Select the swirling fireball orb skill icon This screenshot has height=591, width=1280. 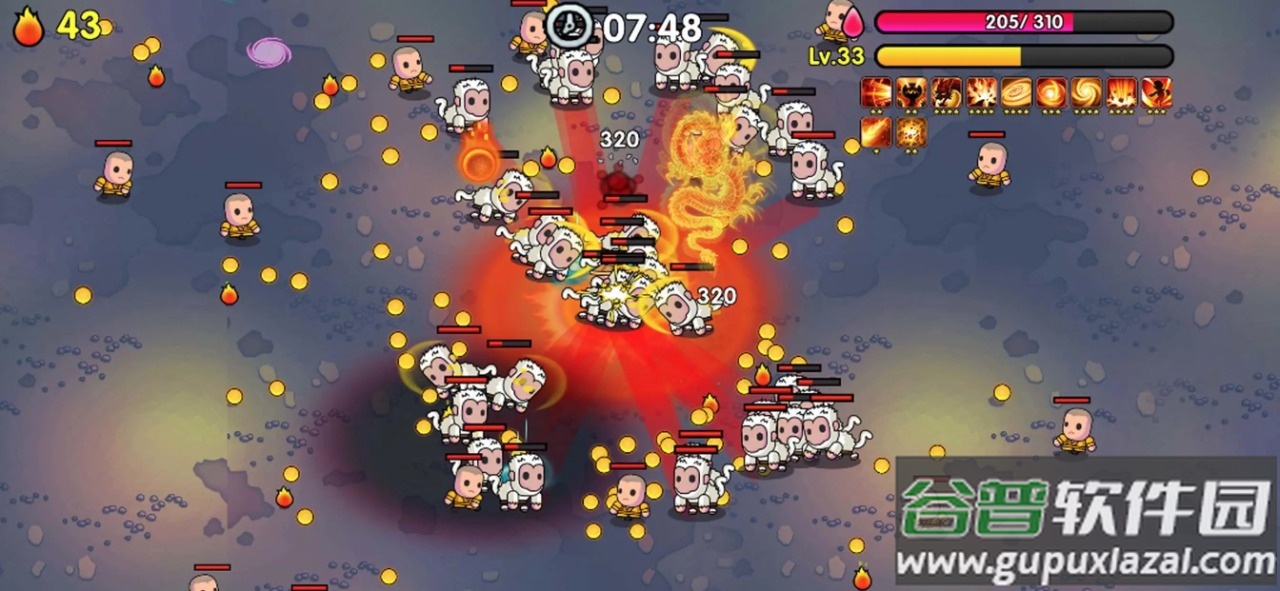coord(1051,93)
